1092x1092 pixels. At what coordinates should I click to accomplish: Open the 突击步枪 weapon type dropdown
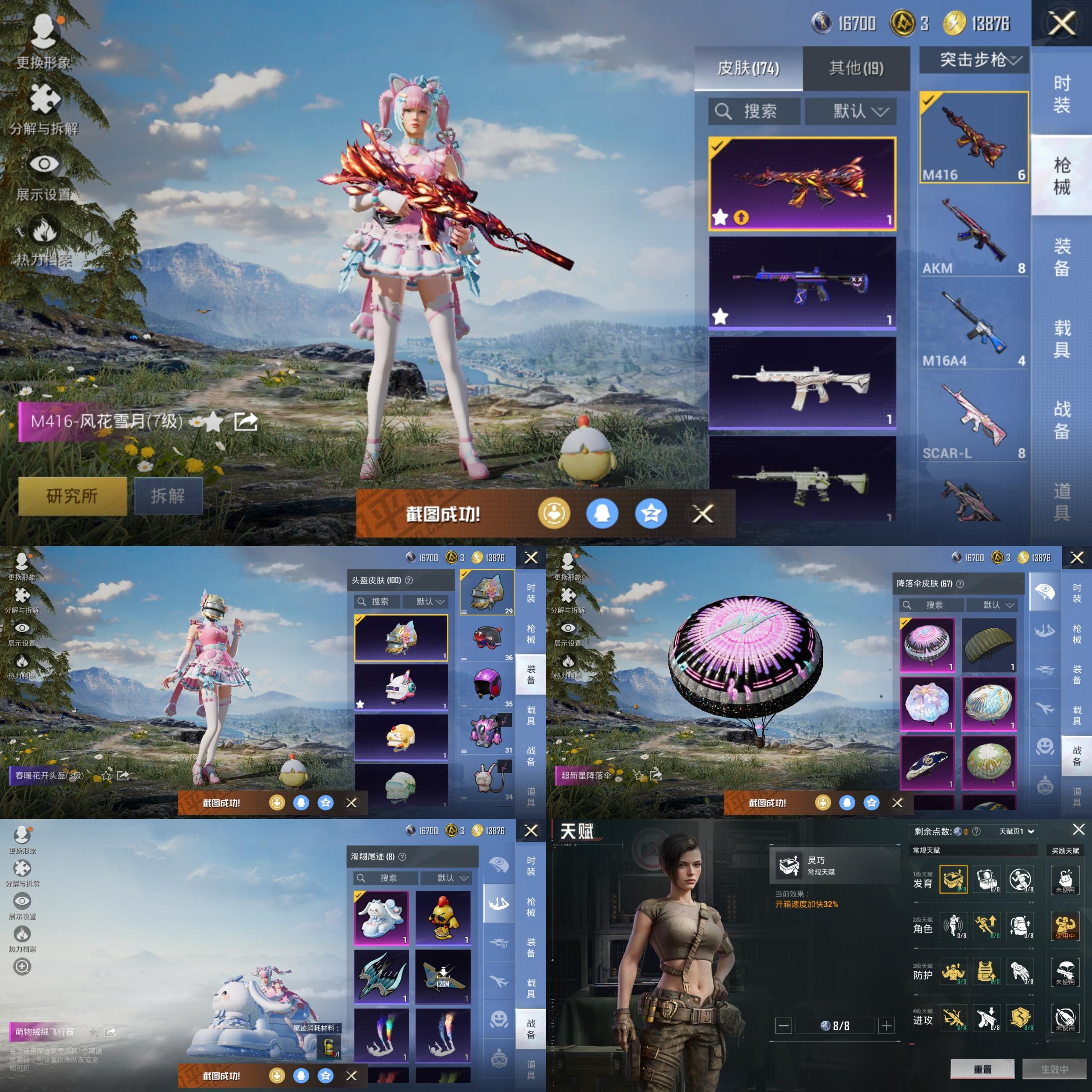(974, 60)
